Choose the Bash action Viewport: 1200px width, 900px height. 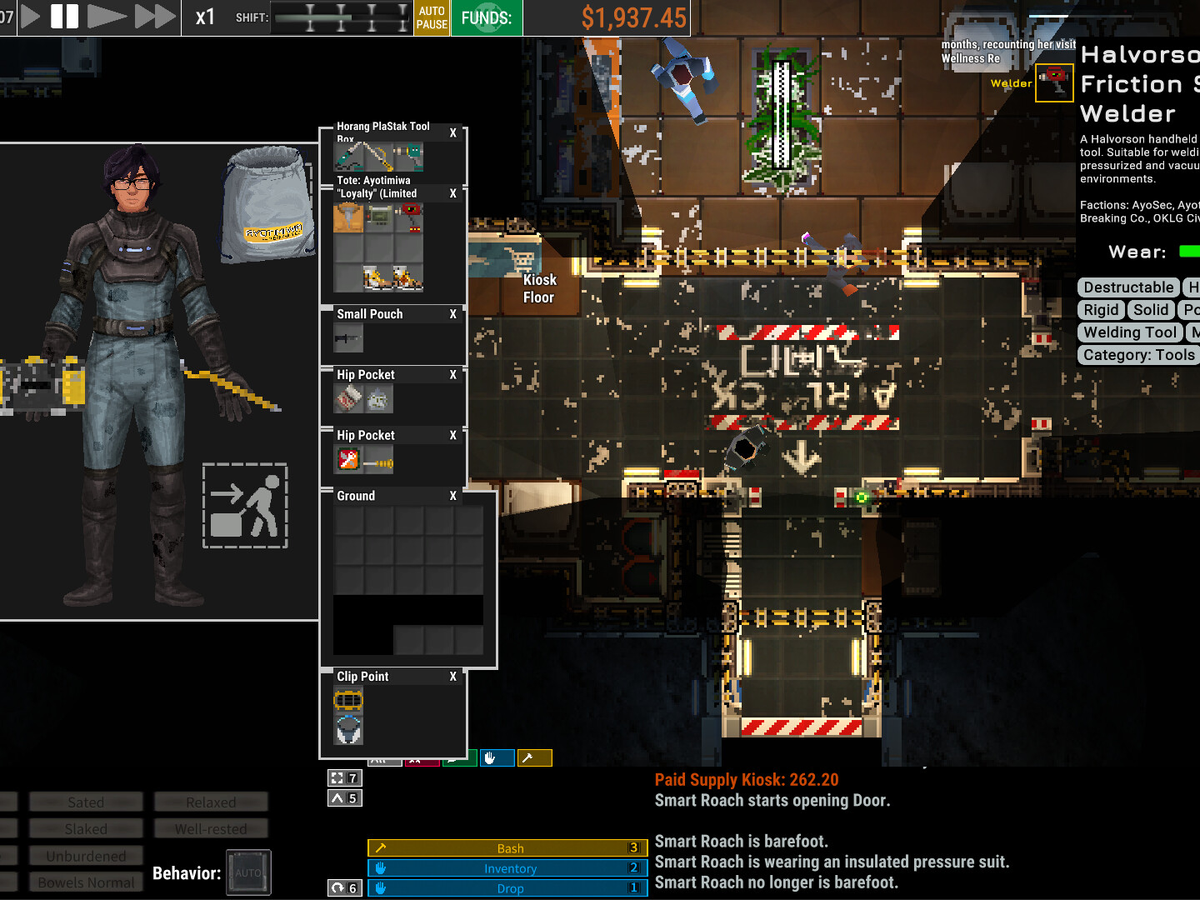pos(510,848)
